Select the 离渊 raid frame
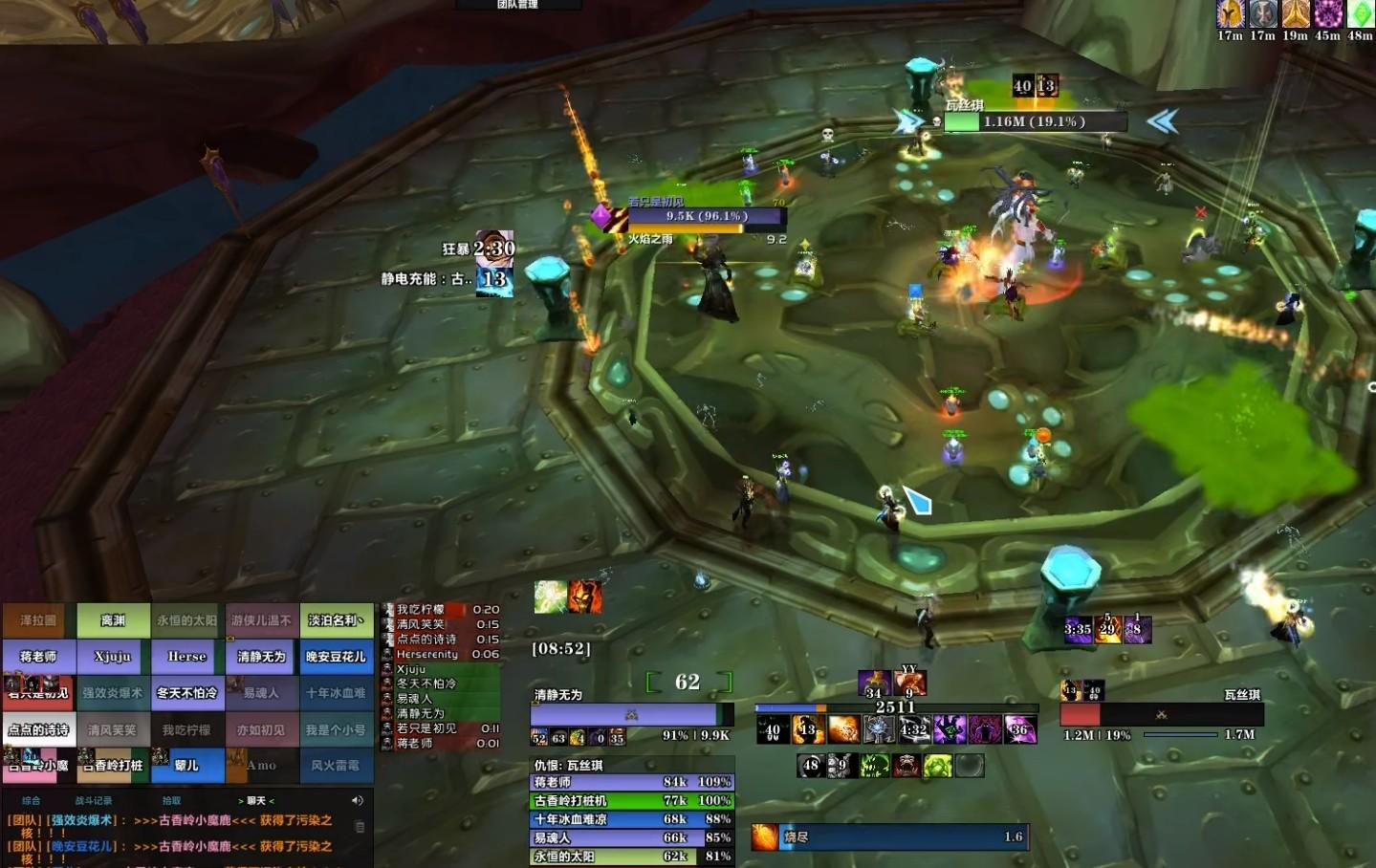 (x=113, y=620)
